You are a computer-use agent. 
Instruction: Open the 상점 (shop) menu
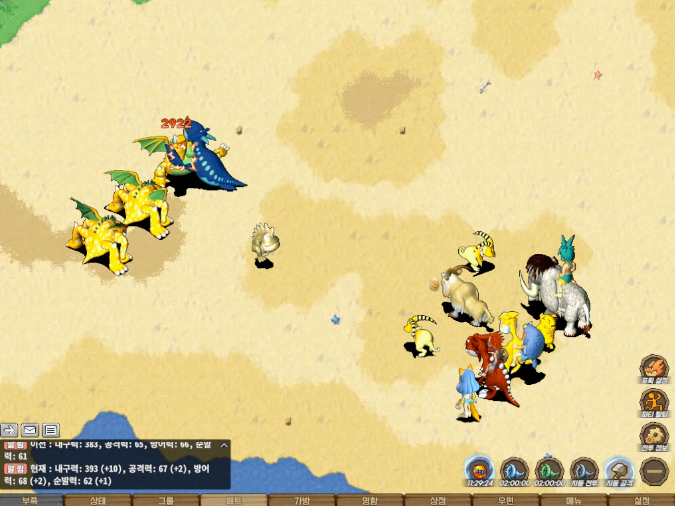point(438,500)
